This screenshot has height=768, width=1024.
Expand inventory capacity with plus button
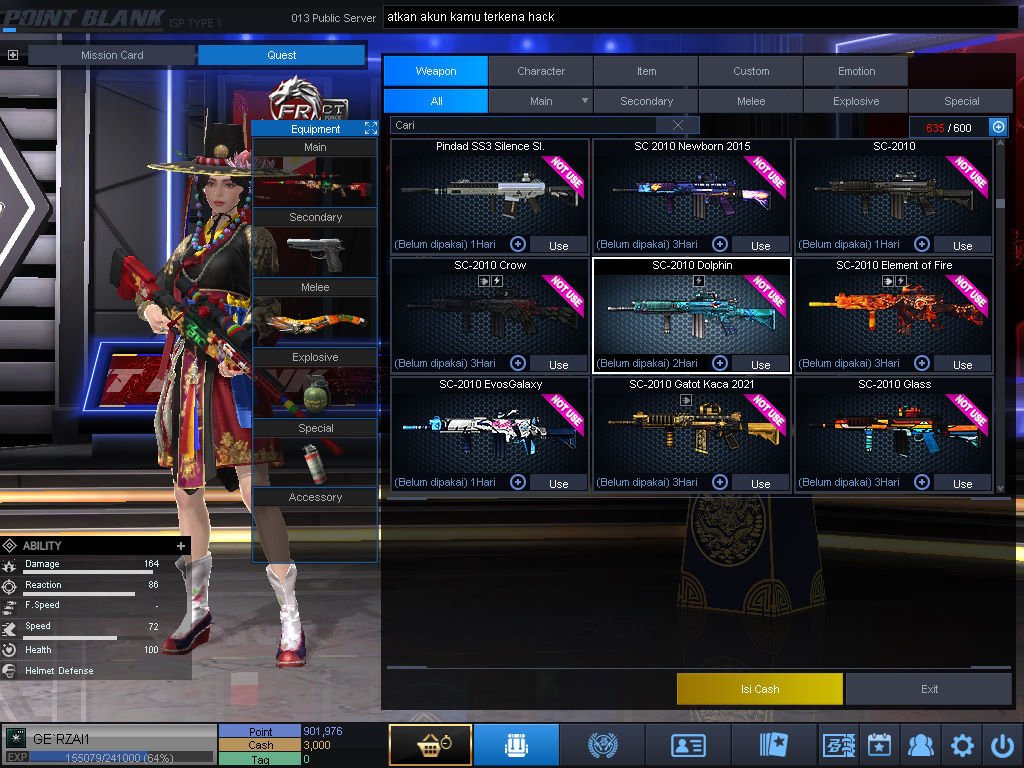(x=998, y=127)
